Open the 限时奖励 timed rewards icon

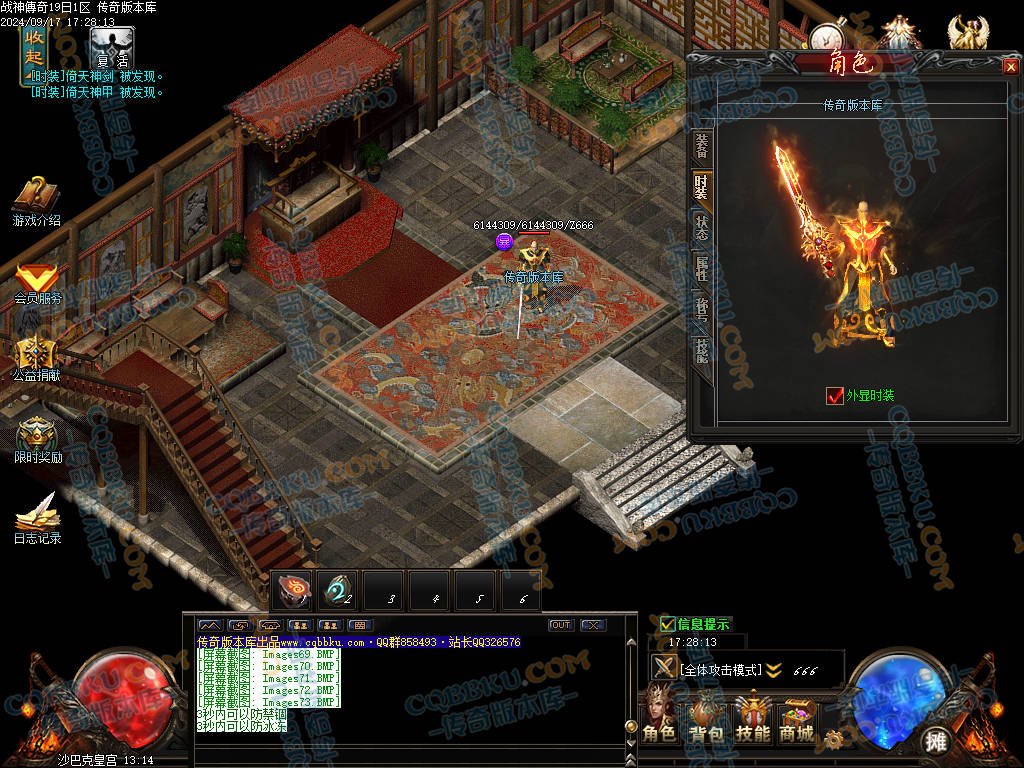click(x=36, y=438)
